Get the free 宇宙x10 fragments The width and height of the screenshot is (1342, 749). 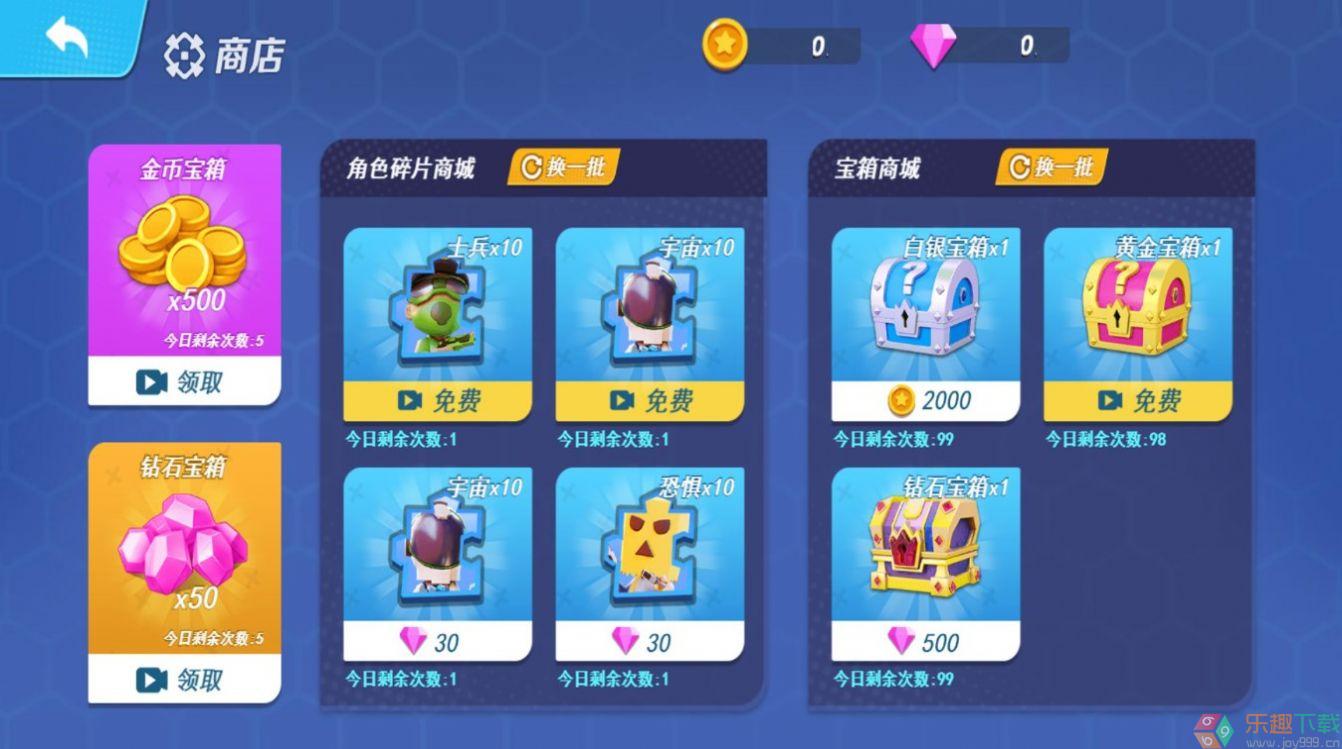(x=650, y=401)
